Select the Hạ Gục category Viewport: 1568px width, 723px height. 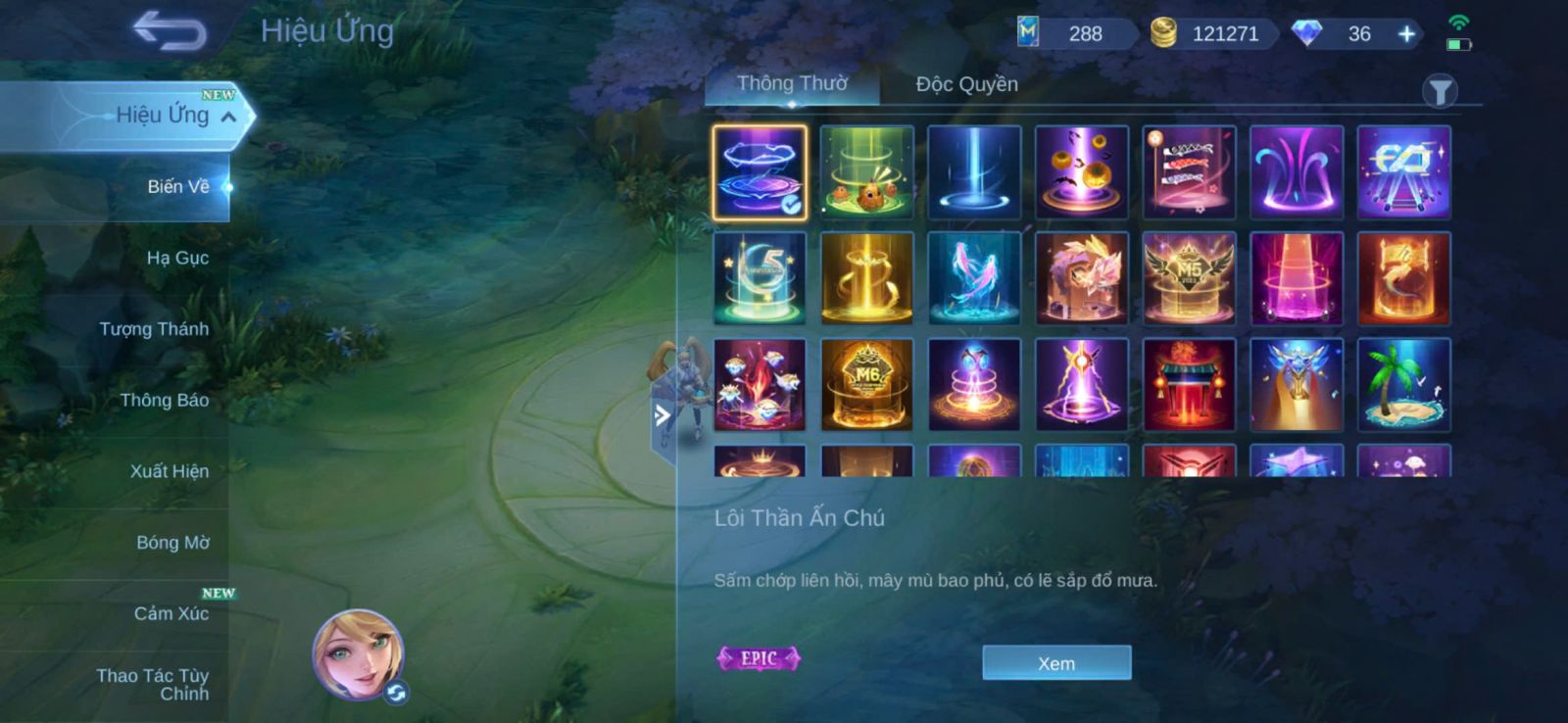(x=176, y=258)
